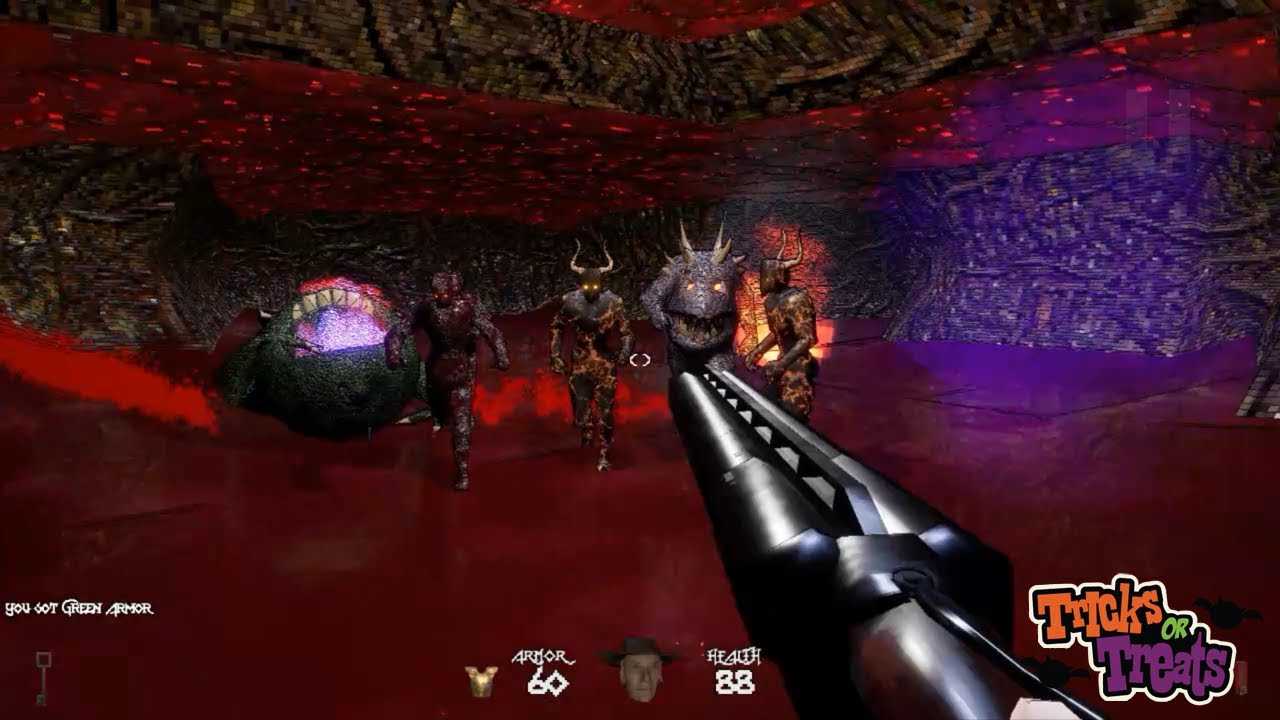The width and height of the screenshot is (1280, 720).
Task: Select the armor vest icon
Action: click(x=481, y=680)
